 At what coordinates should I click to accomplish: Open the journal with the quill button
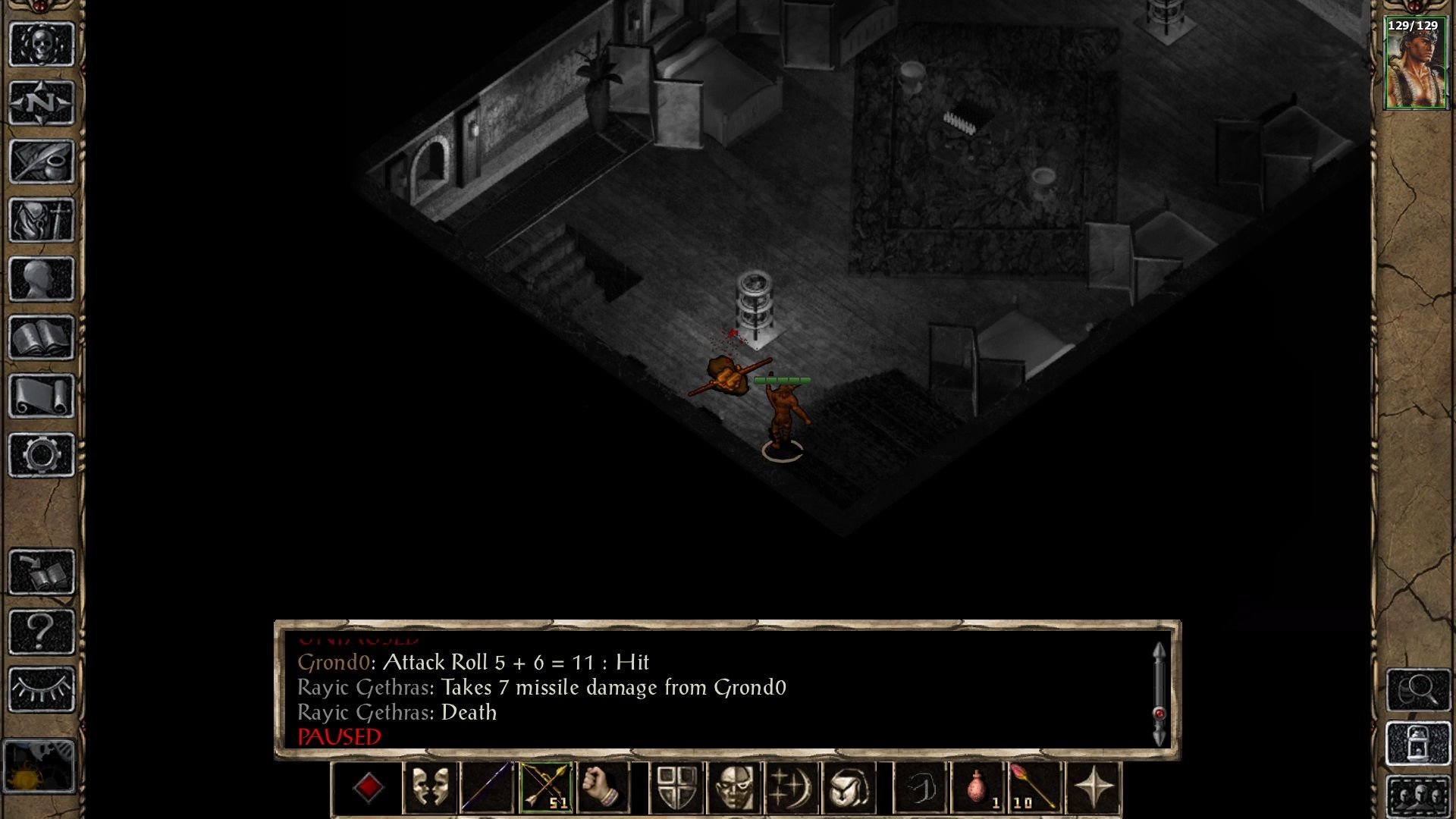42,161
